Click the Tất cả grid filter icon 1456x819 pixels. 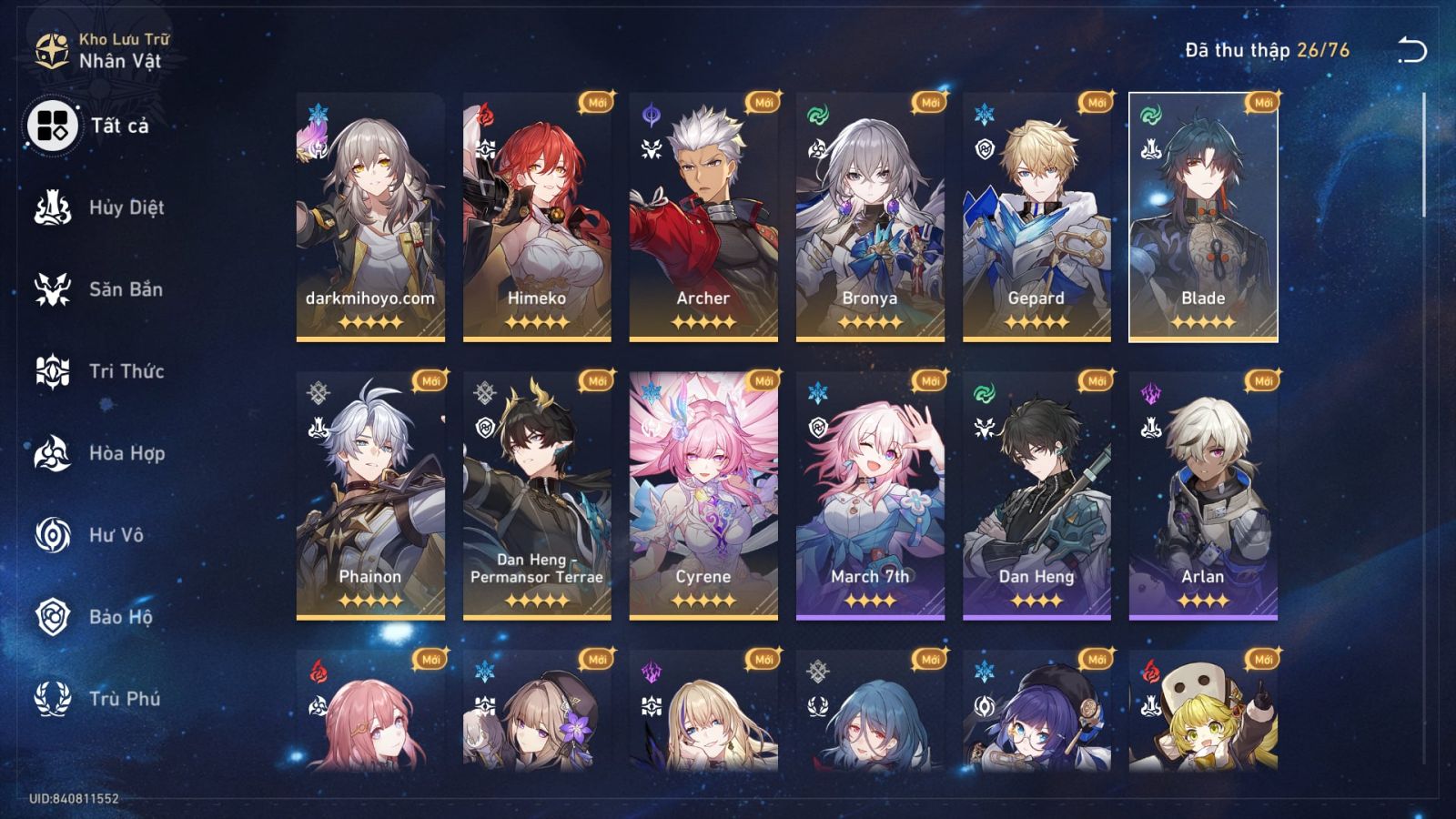[x=55, y=126]
